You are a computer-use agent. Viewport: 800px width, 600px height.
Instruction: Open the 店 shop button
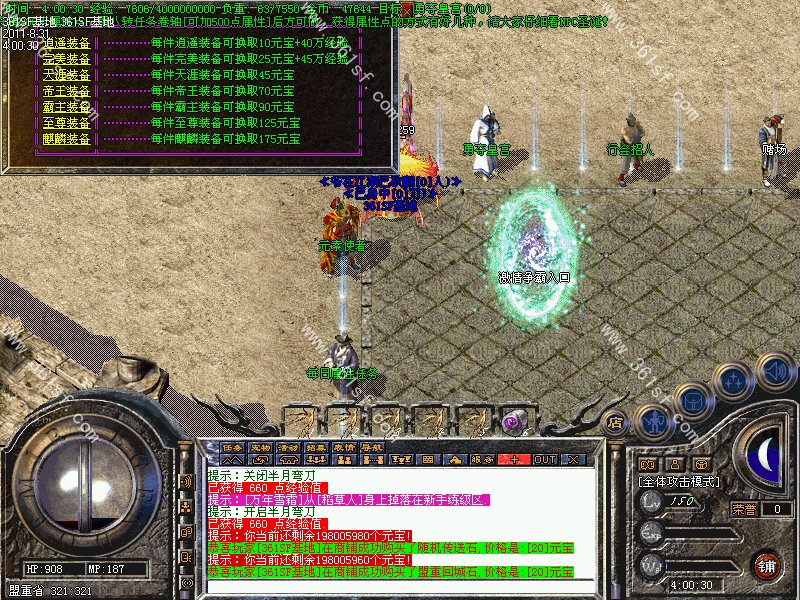[616, 422]
